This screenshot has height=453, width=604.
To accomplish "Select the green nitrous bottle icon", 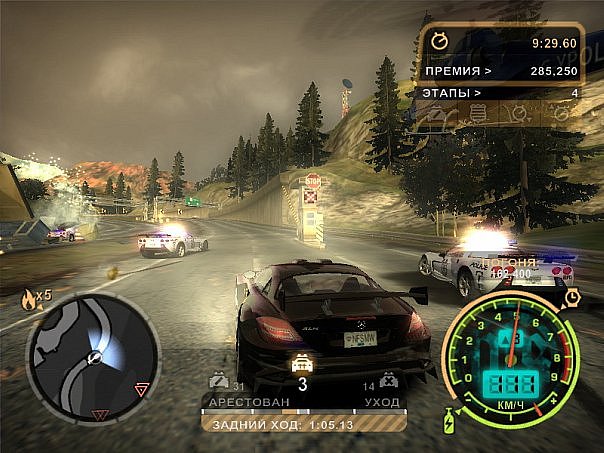I will [x=446, y=421].
